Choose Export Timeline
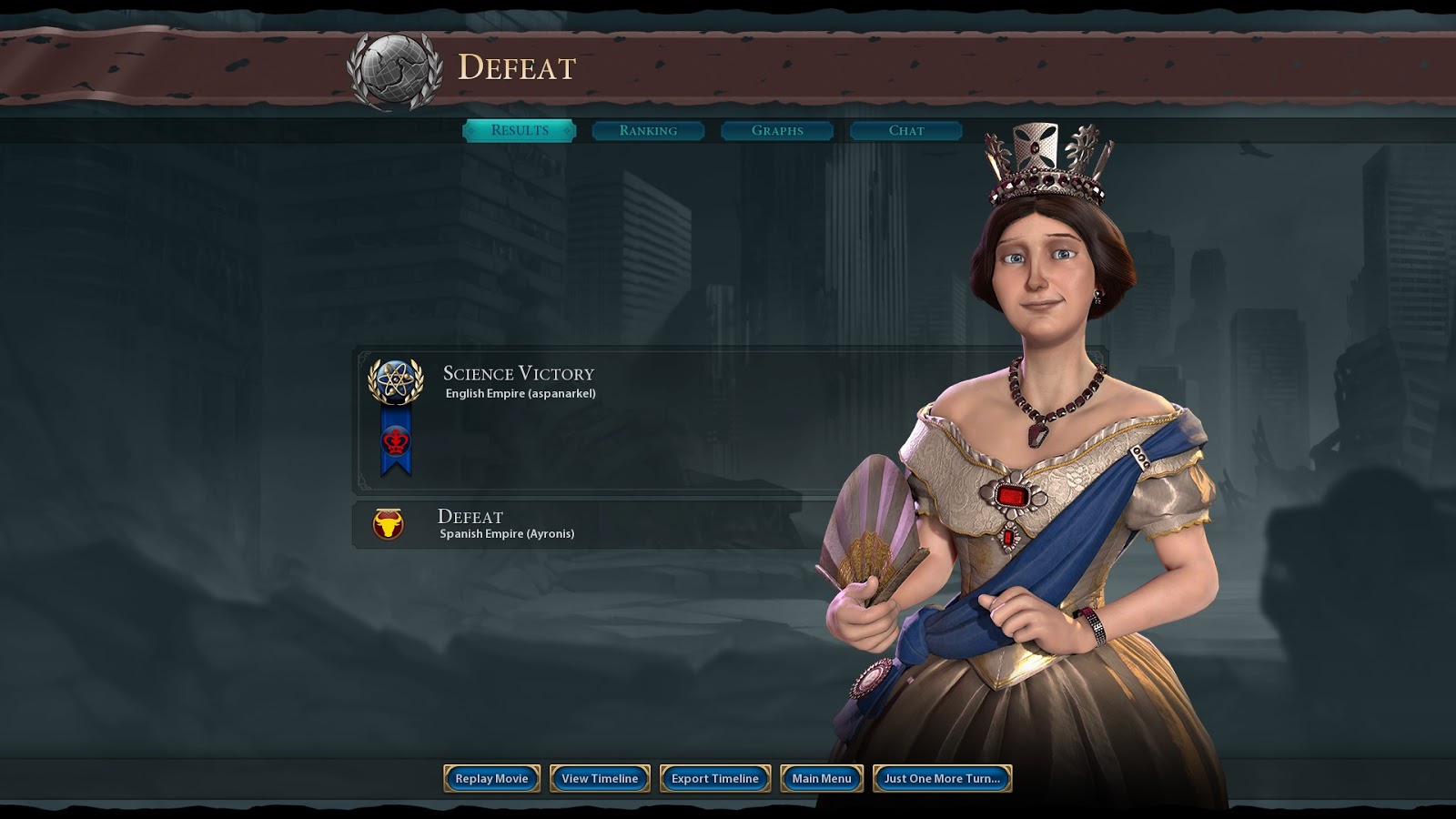Viewport: 1456px width, 819px height. pyautogui.click(x=715, y=778)
